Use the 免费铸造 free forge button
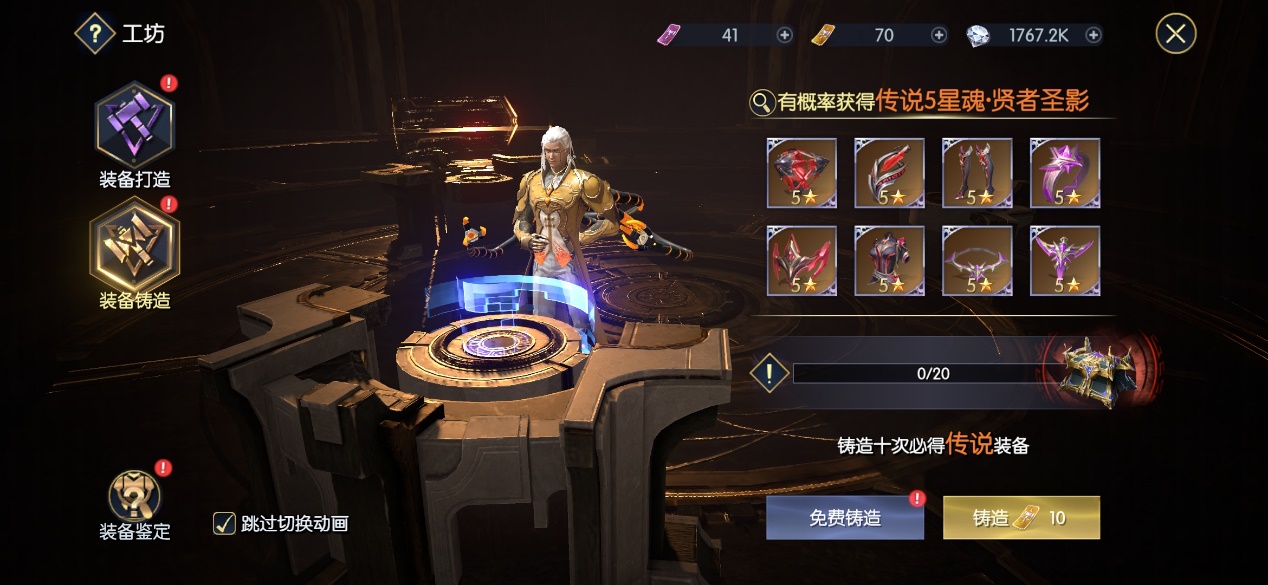 click(845, 518)
